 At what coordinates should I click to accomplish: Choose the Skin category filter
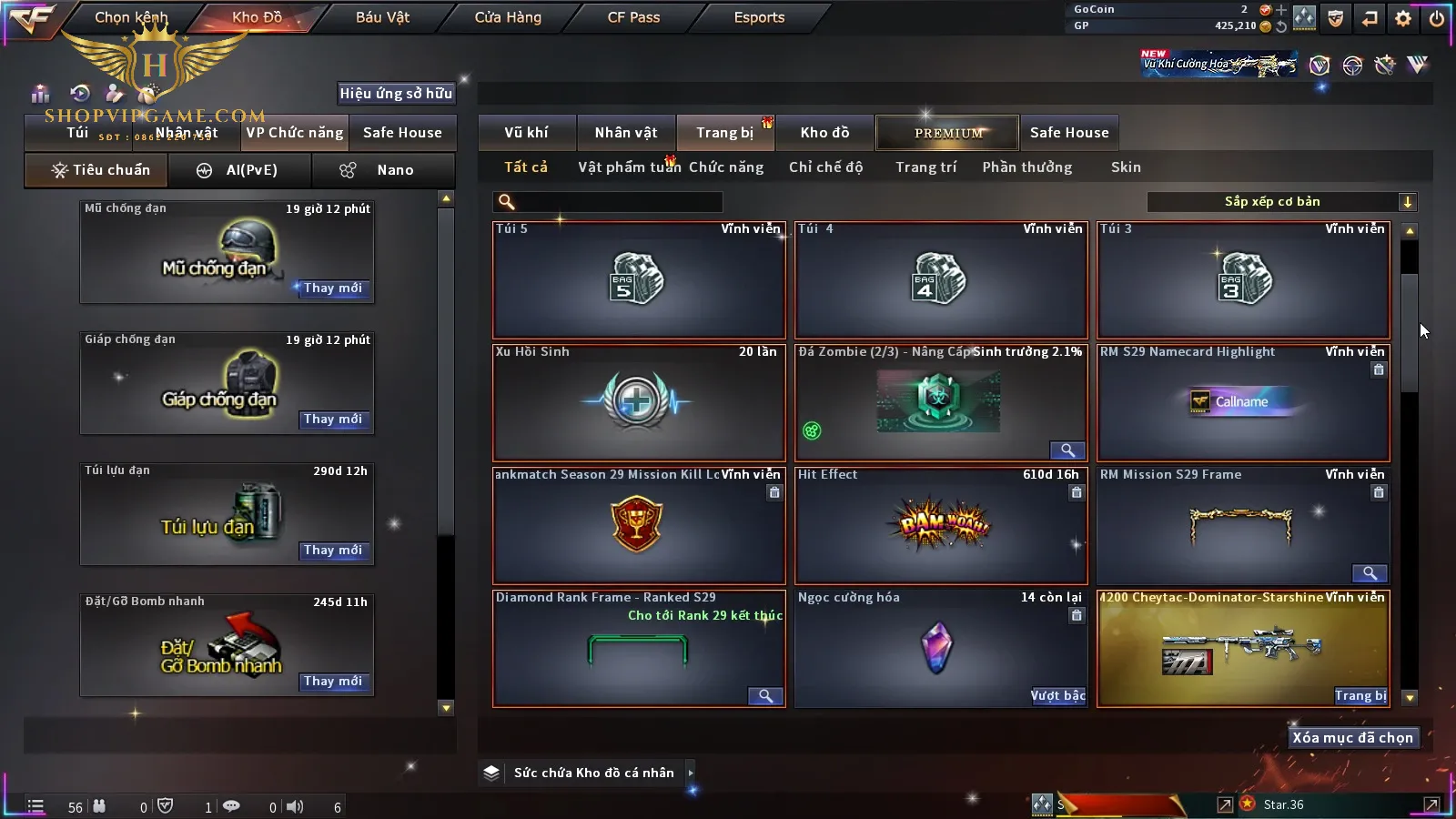click(1126, 167)
